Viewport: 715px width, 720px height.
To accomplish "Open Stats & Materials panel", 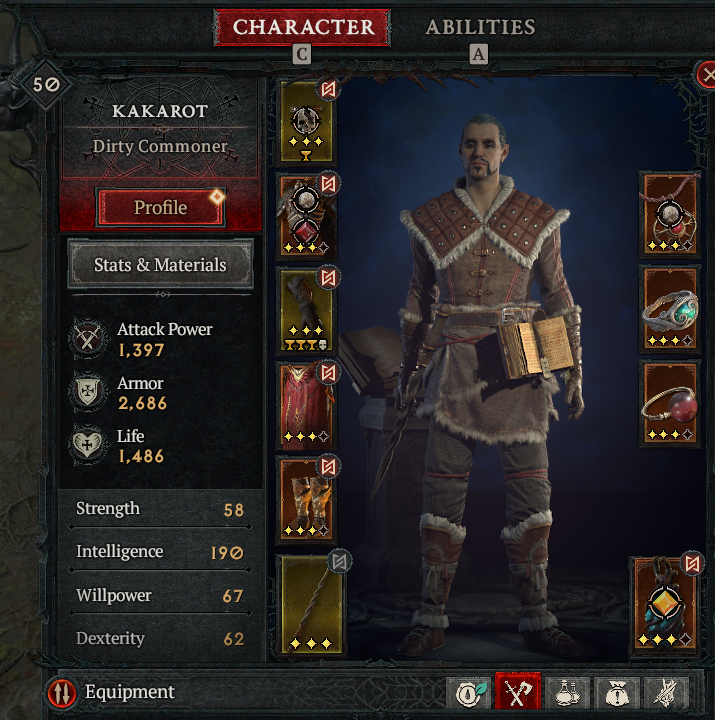I will pos(160,265).
